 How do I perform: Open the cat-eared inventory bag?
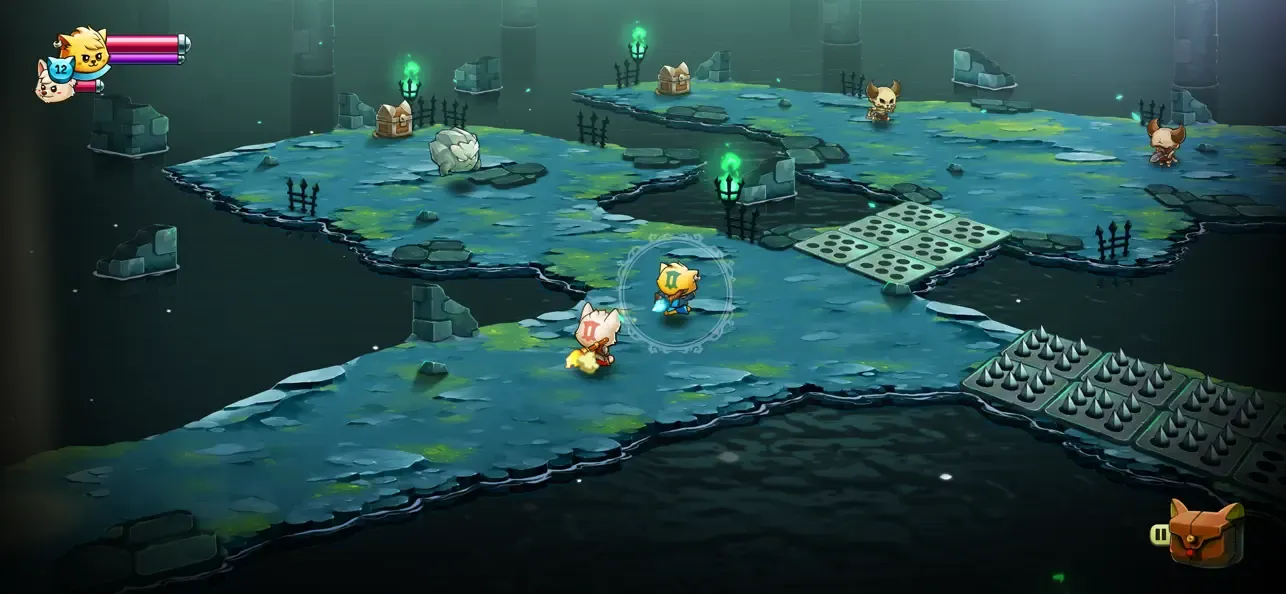(1205, 532)
